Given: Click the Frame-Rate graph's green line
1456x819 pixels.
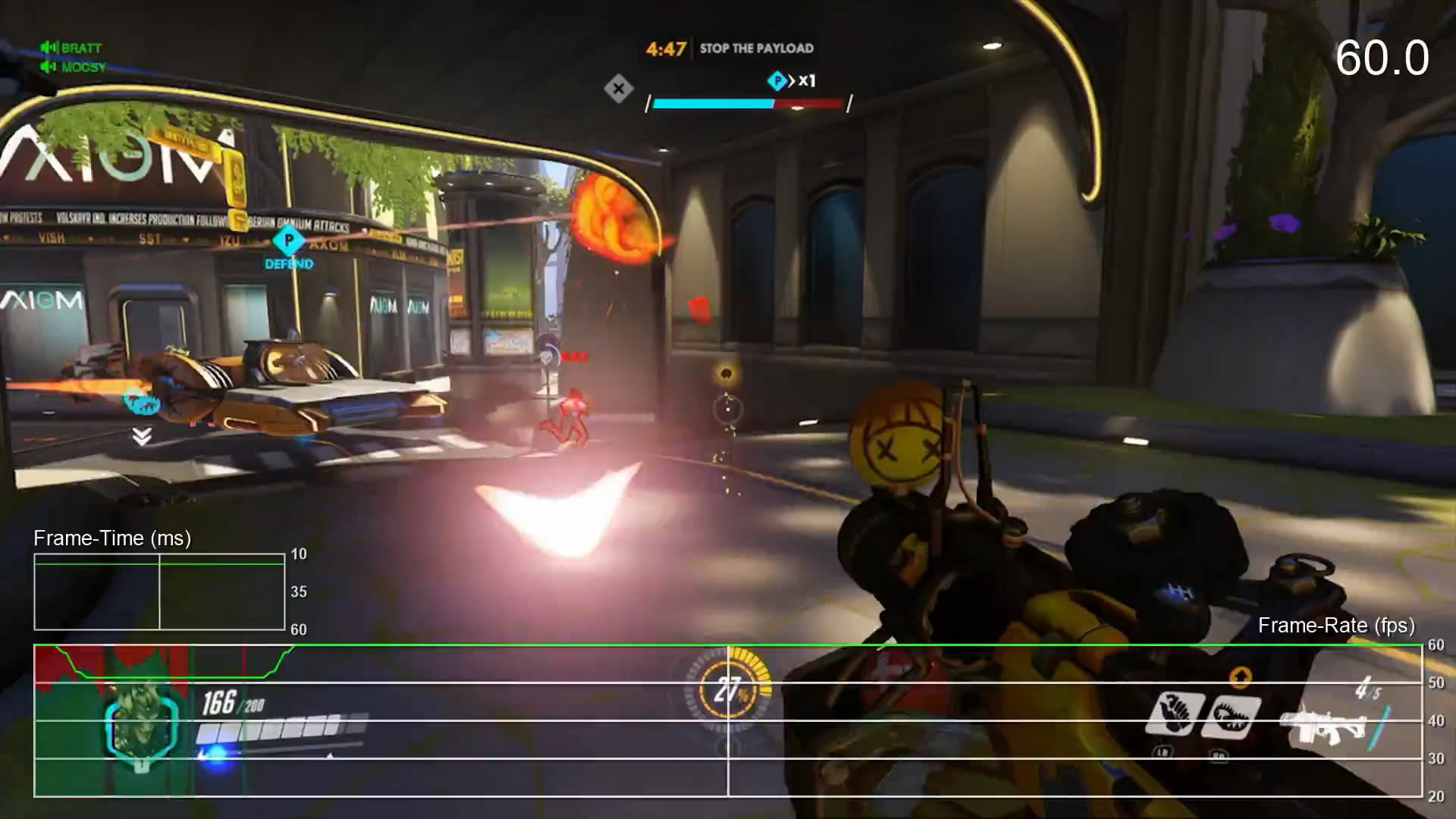Looking at the screenshot, I should [834, 645].
